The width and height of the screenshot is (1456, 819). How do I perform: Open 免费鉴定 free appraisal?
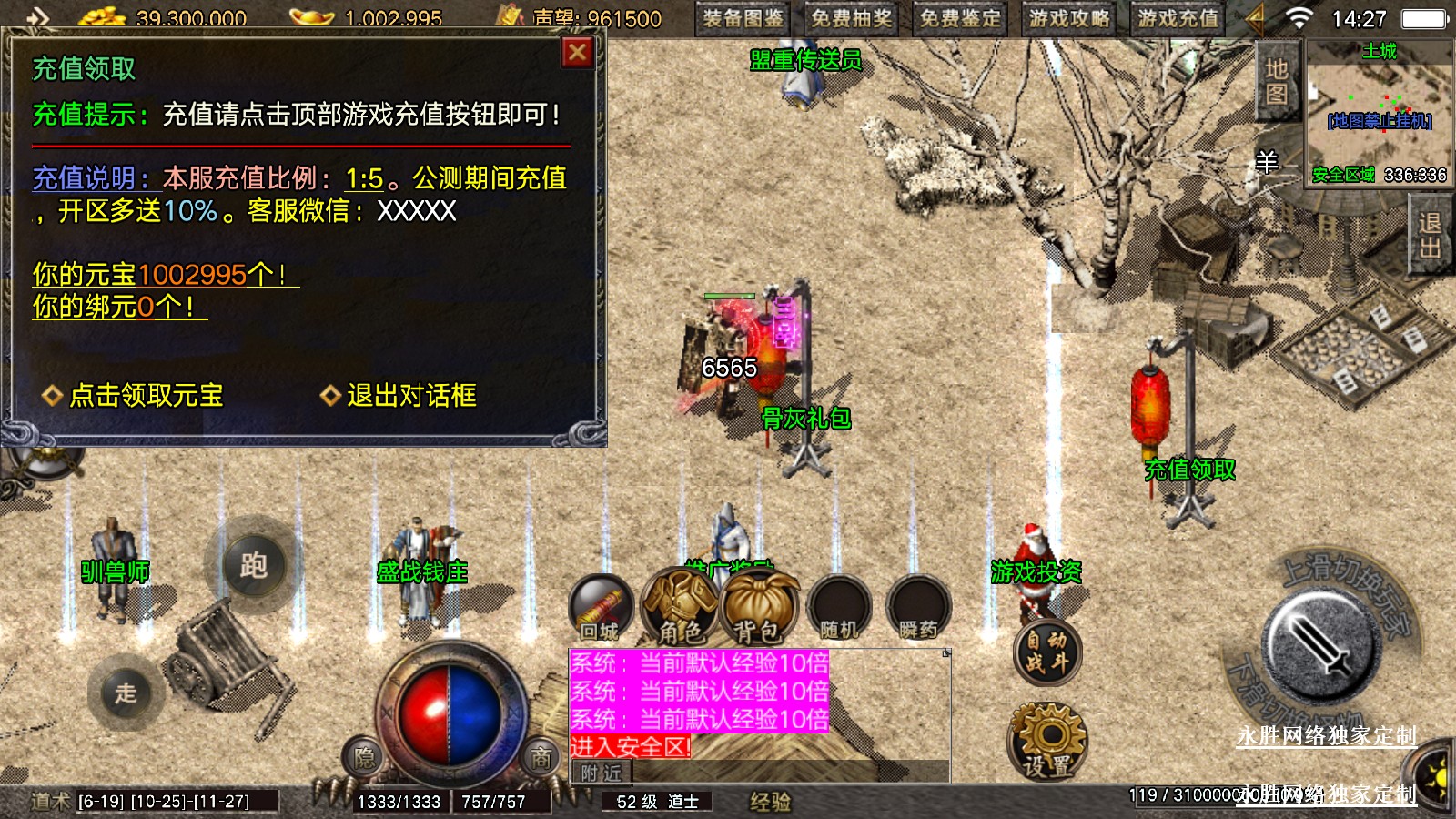(x=960, y=18)
